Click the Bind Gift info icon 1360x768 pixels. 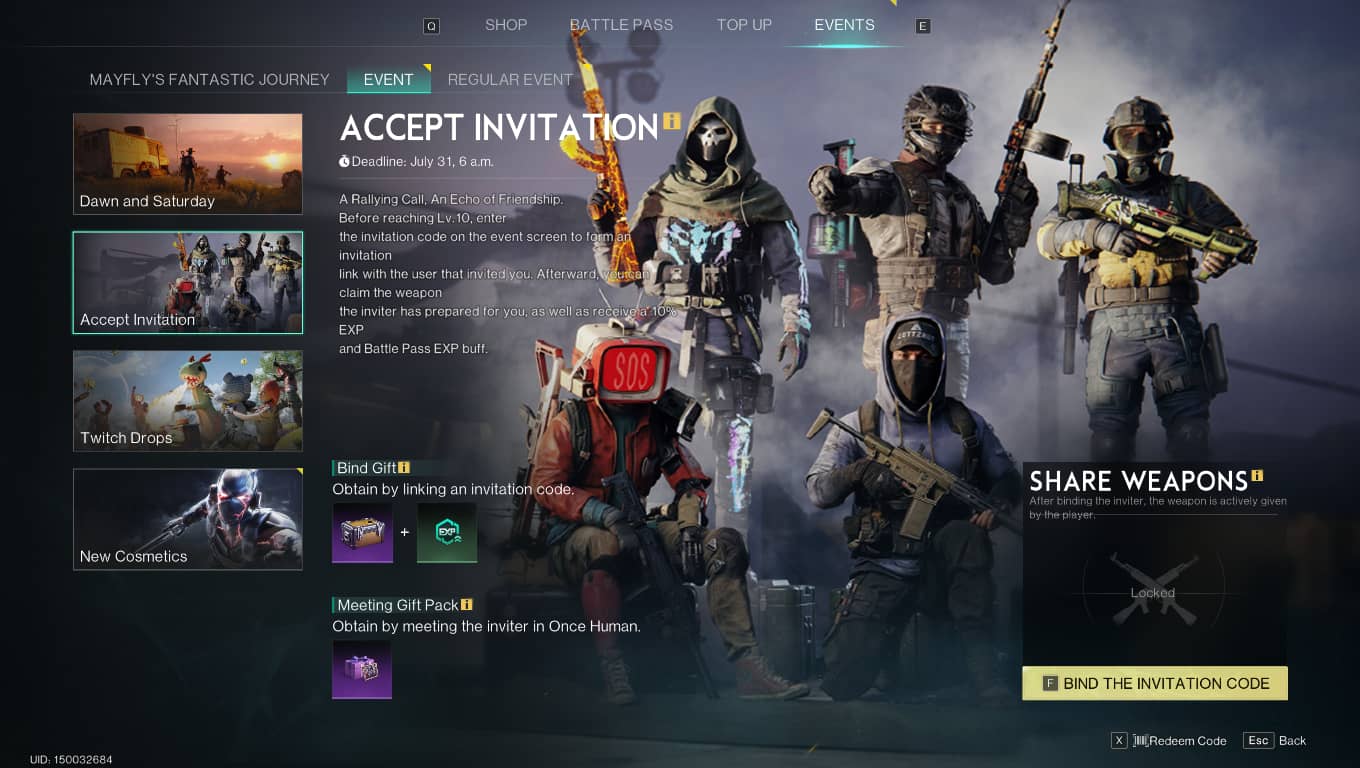tap(405, 466)
